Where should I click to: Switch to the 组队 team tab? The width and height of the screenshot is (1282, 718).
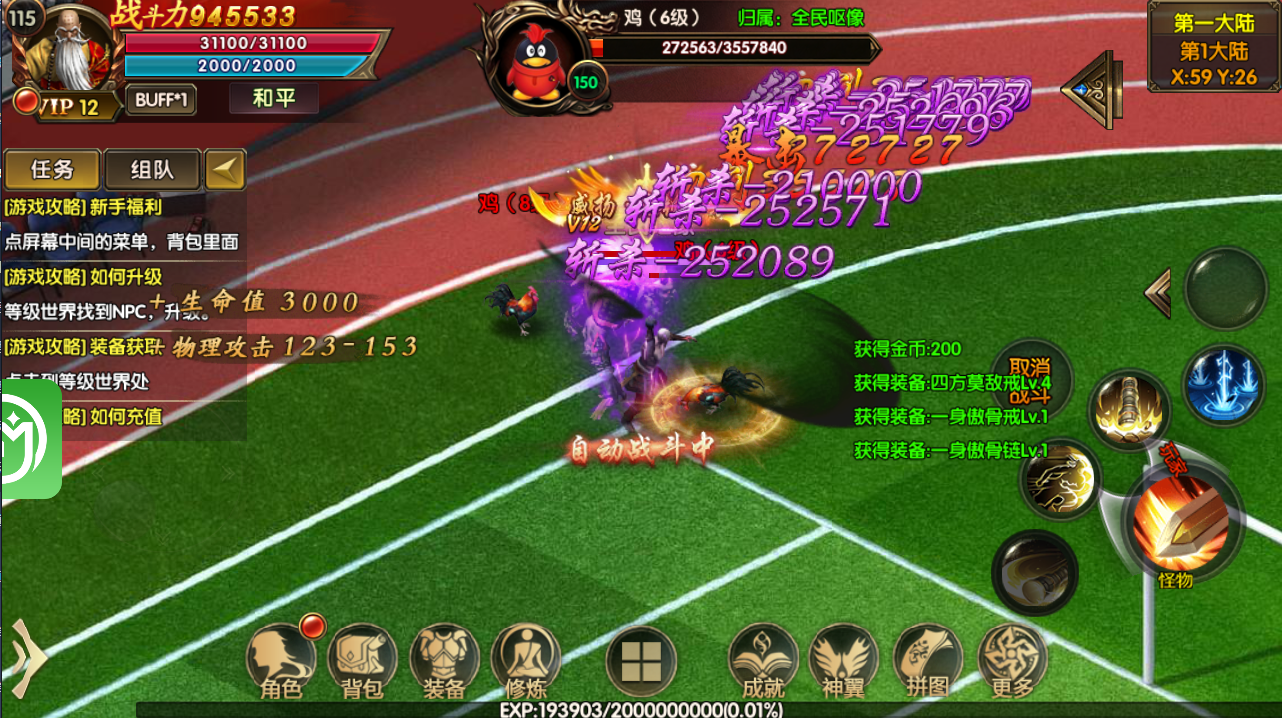pos(152,170)
